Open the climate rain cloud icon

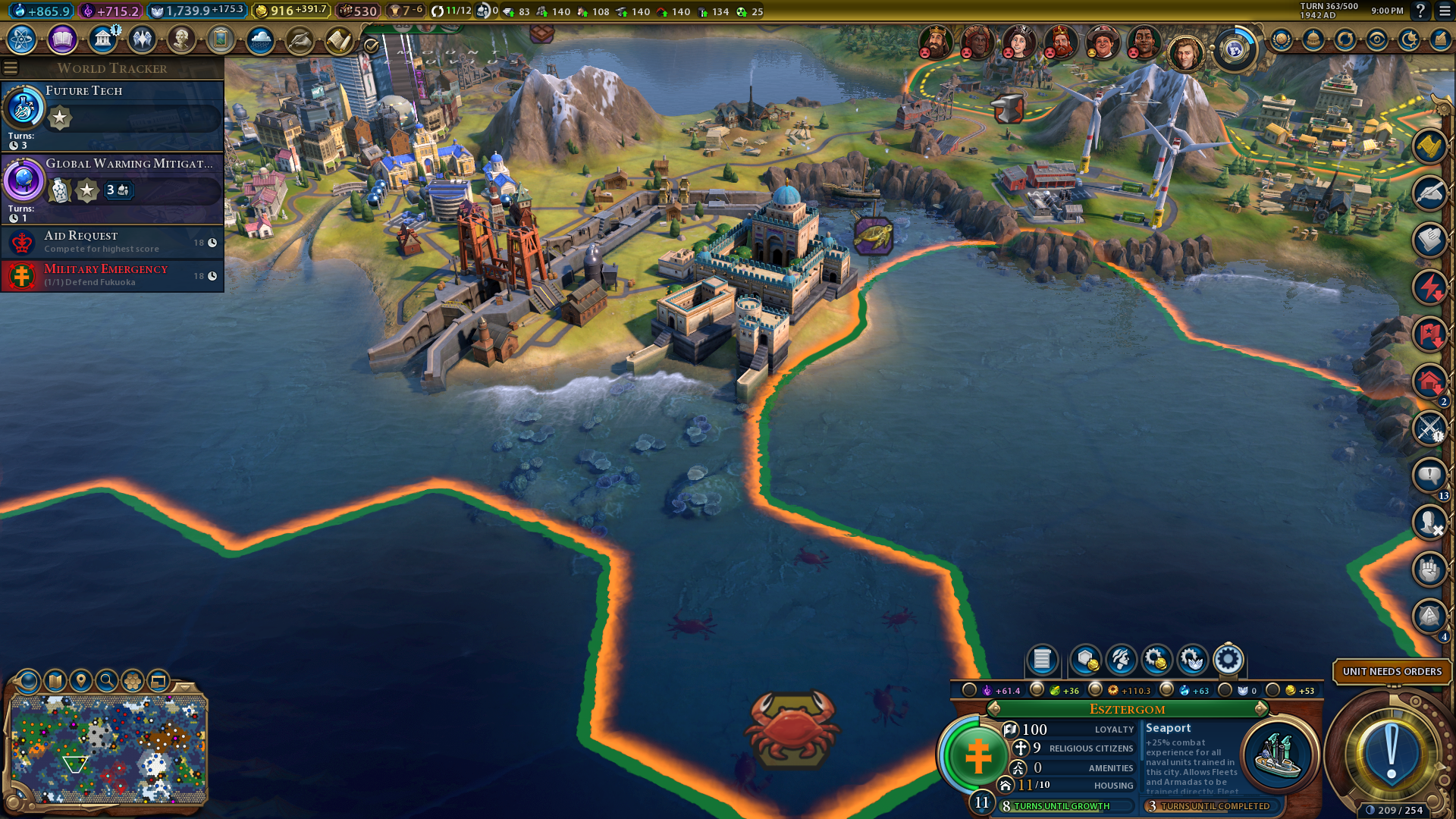click(x=260, y=39)
